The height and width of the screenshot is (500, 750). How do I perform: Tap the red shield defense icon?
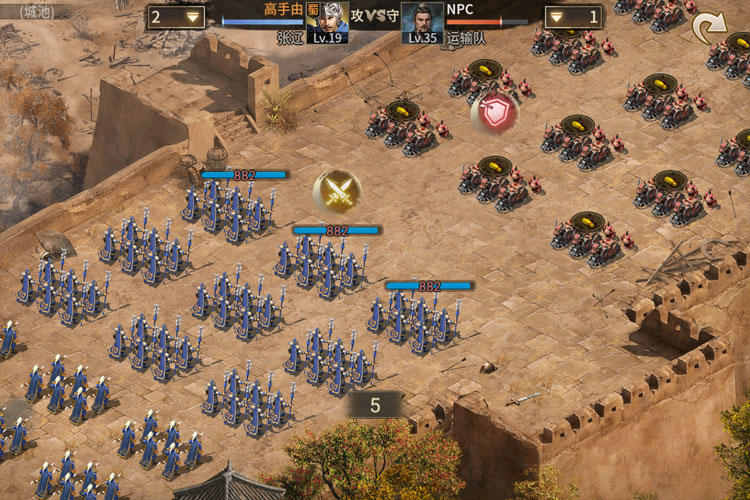click(495, 112)
